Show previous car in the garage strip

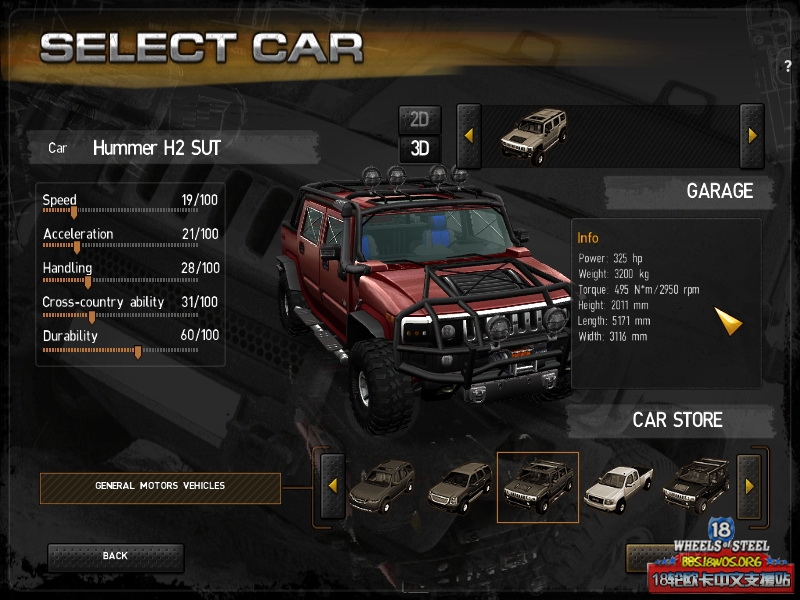coord(469,135)
